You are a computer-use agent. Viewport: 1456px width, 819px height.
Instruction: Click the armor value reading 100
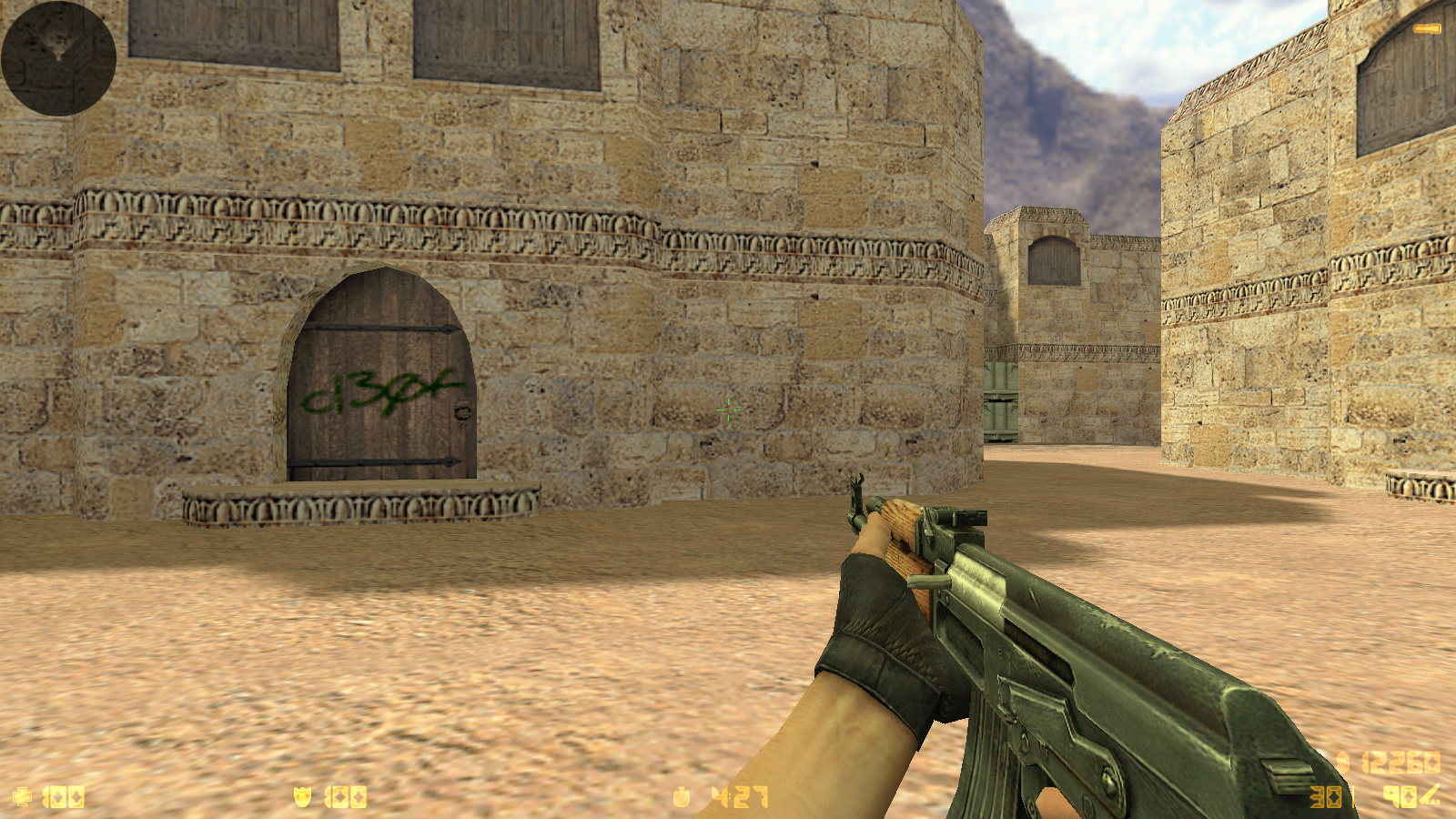tap(344, 794)
